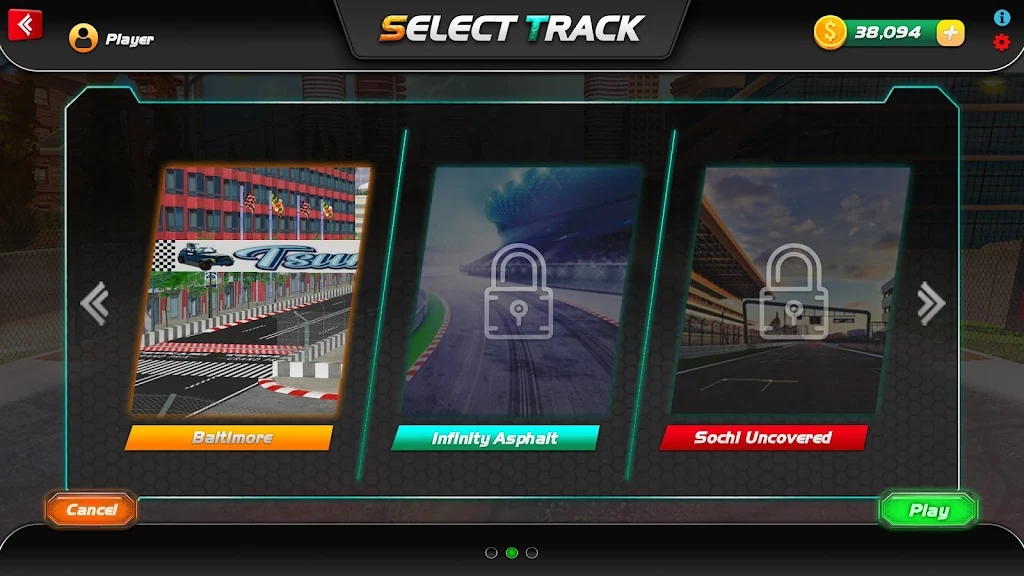Image resolution: width=1024 pixels, height=576 pixels.
Task: Open settings via the red gear icon
Action: point(1001,42)
